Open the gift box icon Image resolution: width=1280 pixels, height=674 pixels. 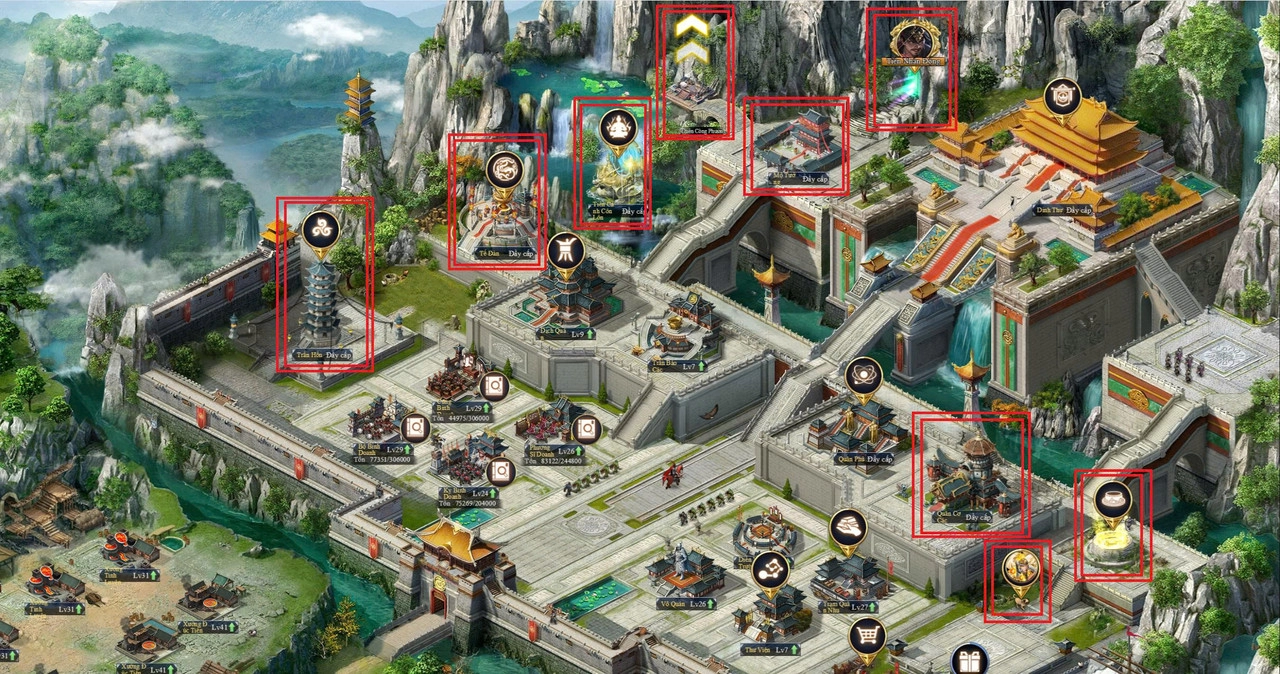coord(969,660)
